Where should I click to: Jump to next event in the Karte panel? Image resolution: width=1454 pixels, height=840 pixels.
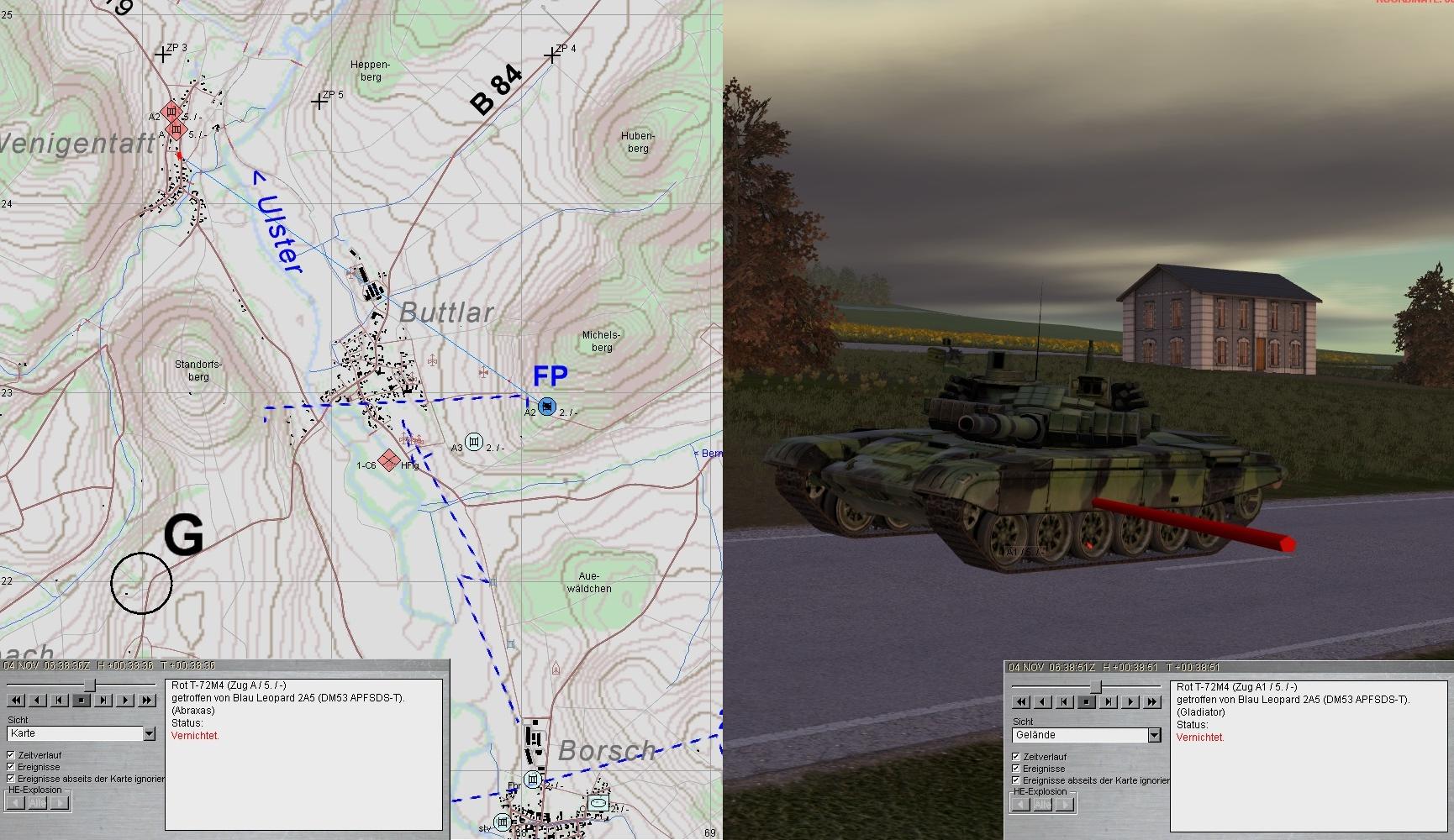tap(103, 700)
